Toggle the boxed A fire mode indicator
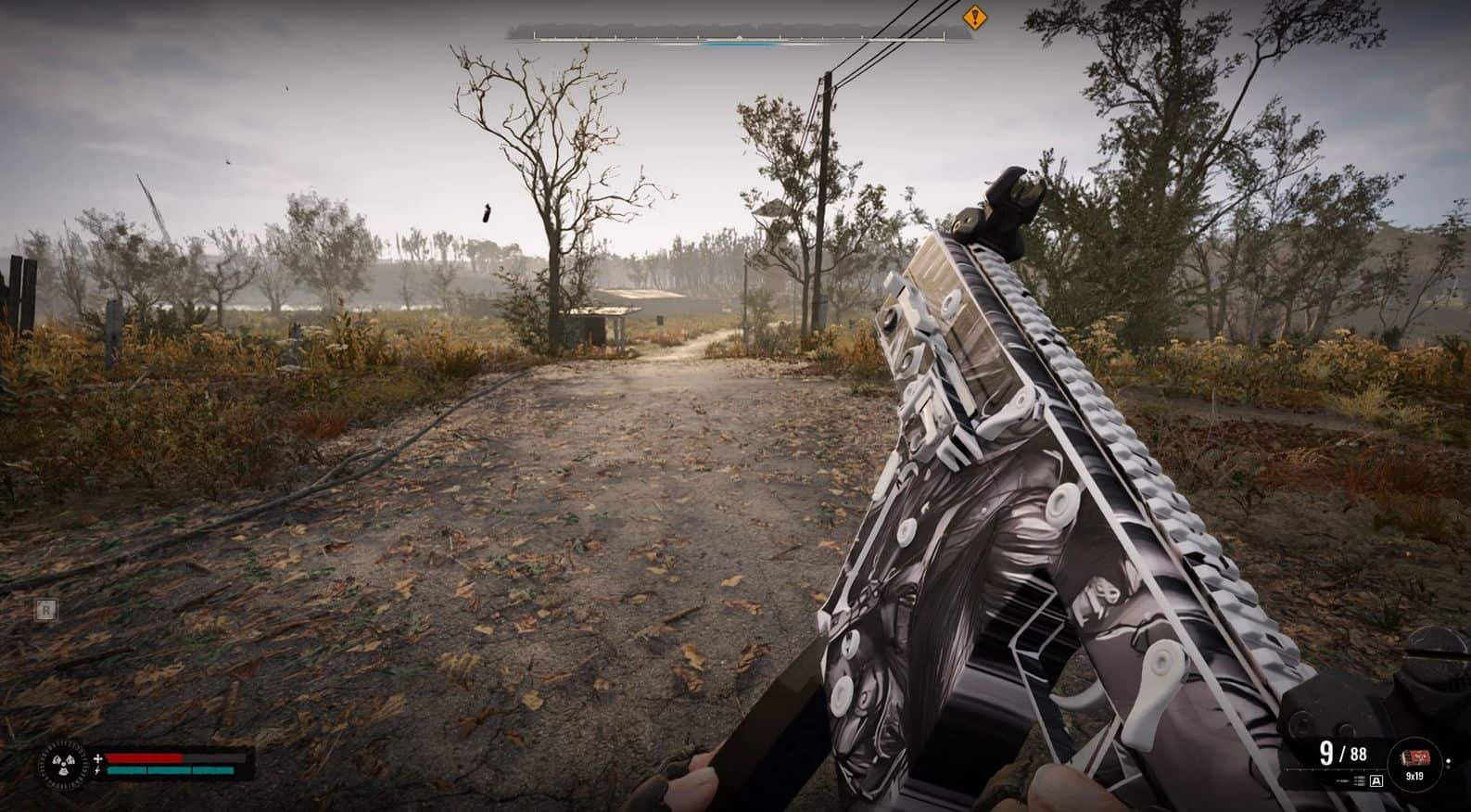Image resolution: width=1471 pixels, height=812 pixels. [1376, 781]
